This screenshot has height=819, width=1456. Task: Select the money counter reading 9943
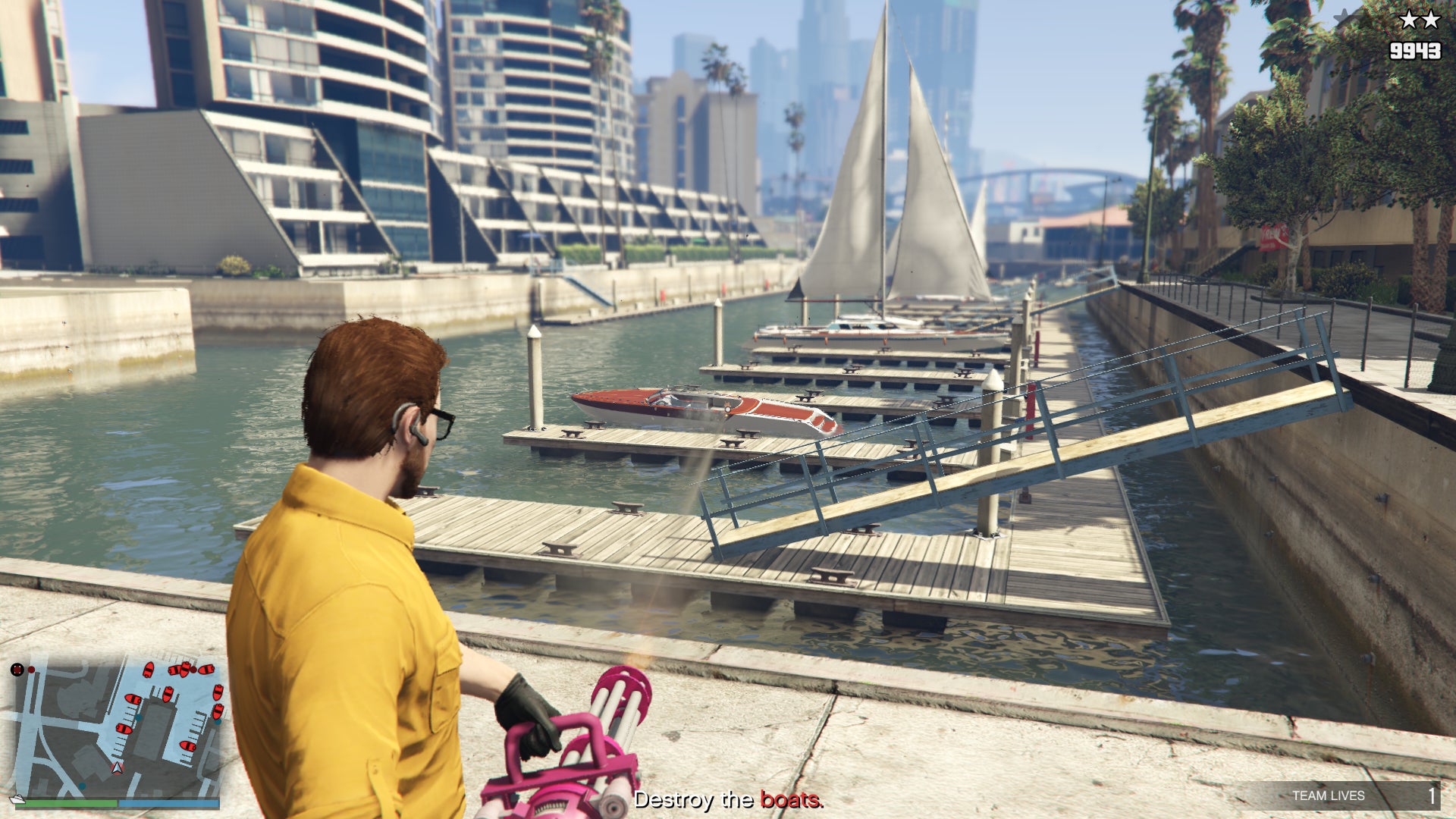tap(1416, 51)
